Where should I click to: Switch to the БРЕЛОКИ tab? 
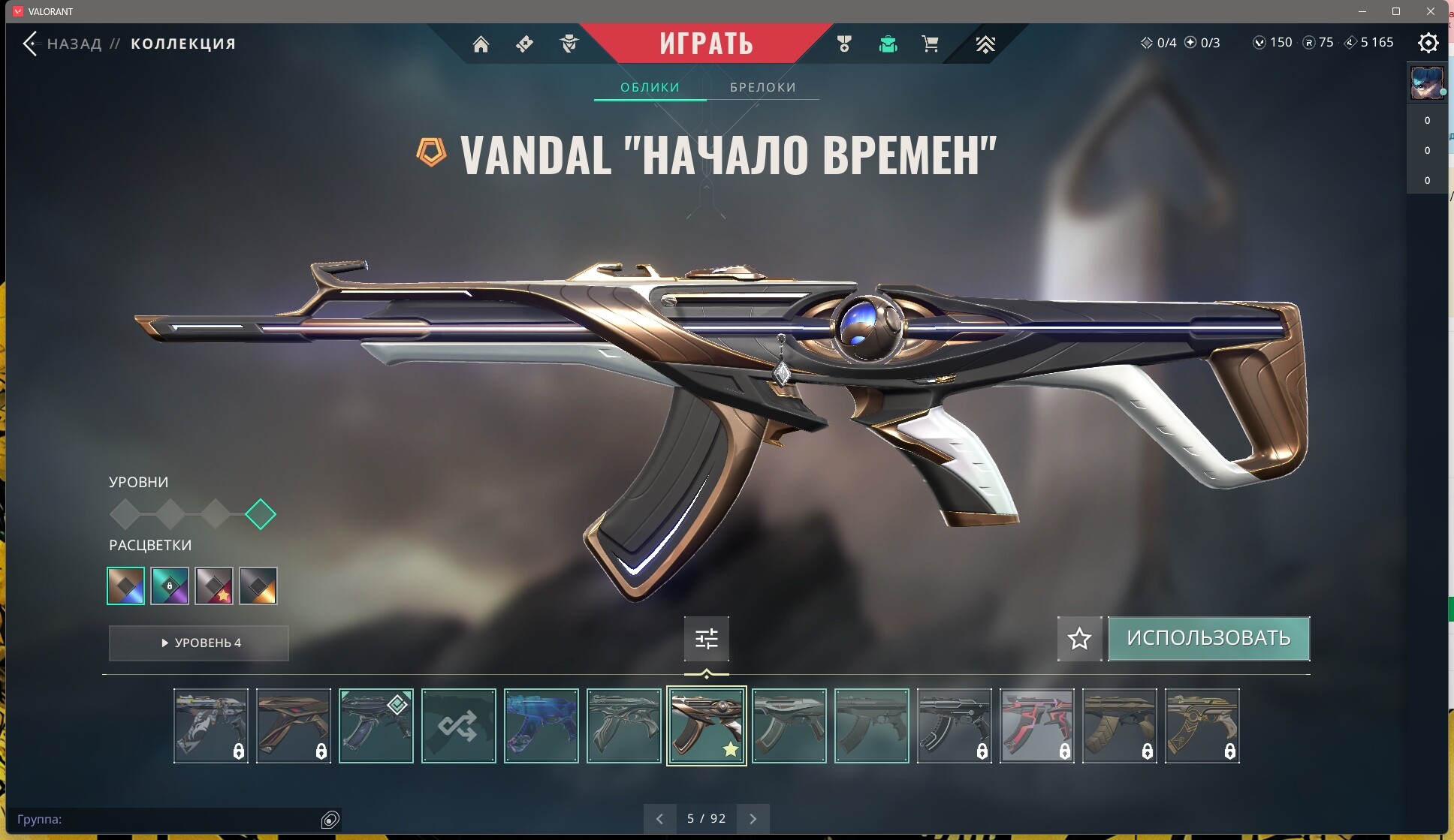[x=762, y=87]
